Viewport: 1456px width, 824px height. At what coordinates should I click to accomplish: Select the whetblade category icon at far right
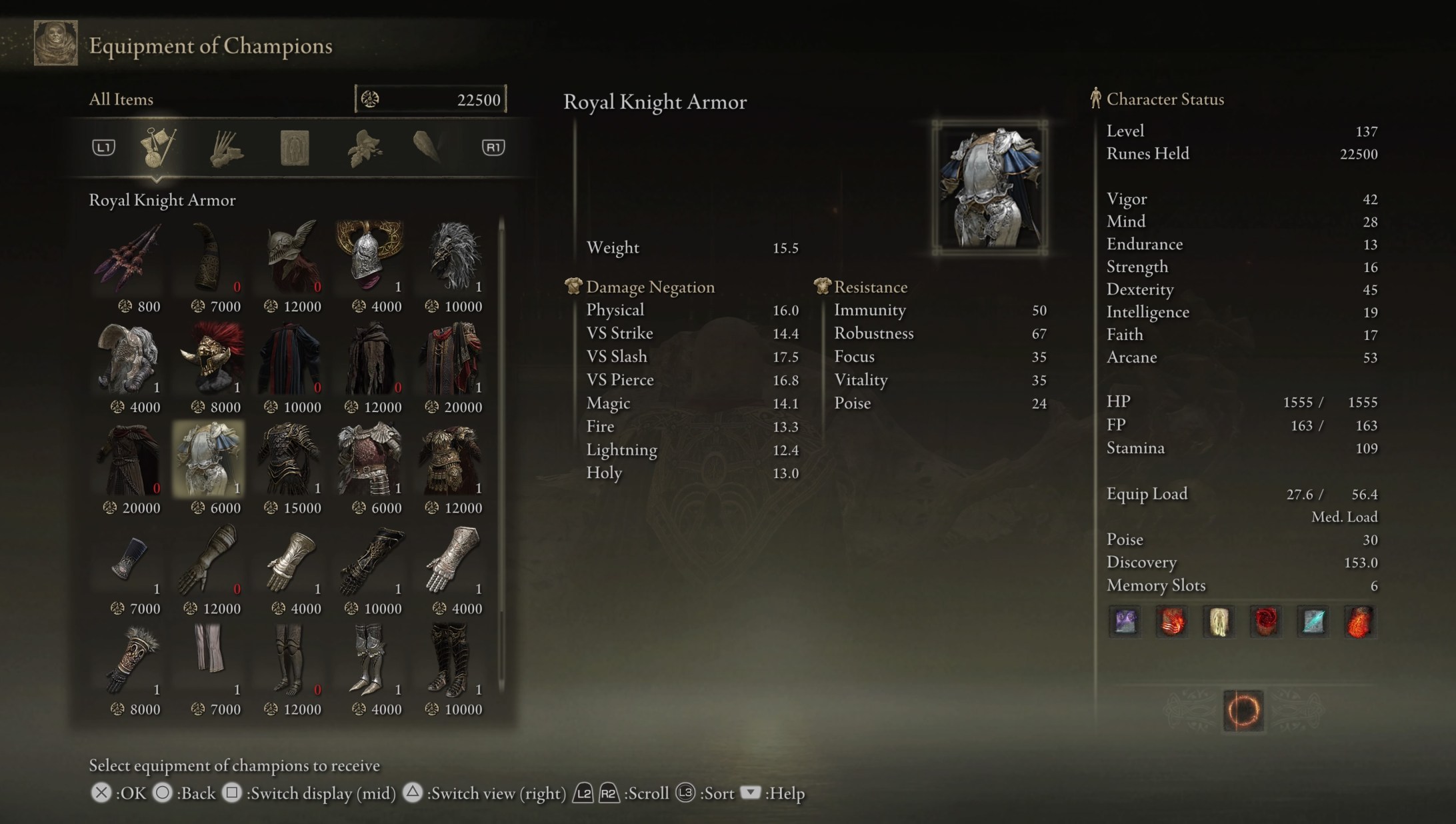tap(429, 148)
